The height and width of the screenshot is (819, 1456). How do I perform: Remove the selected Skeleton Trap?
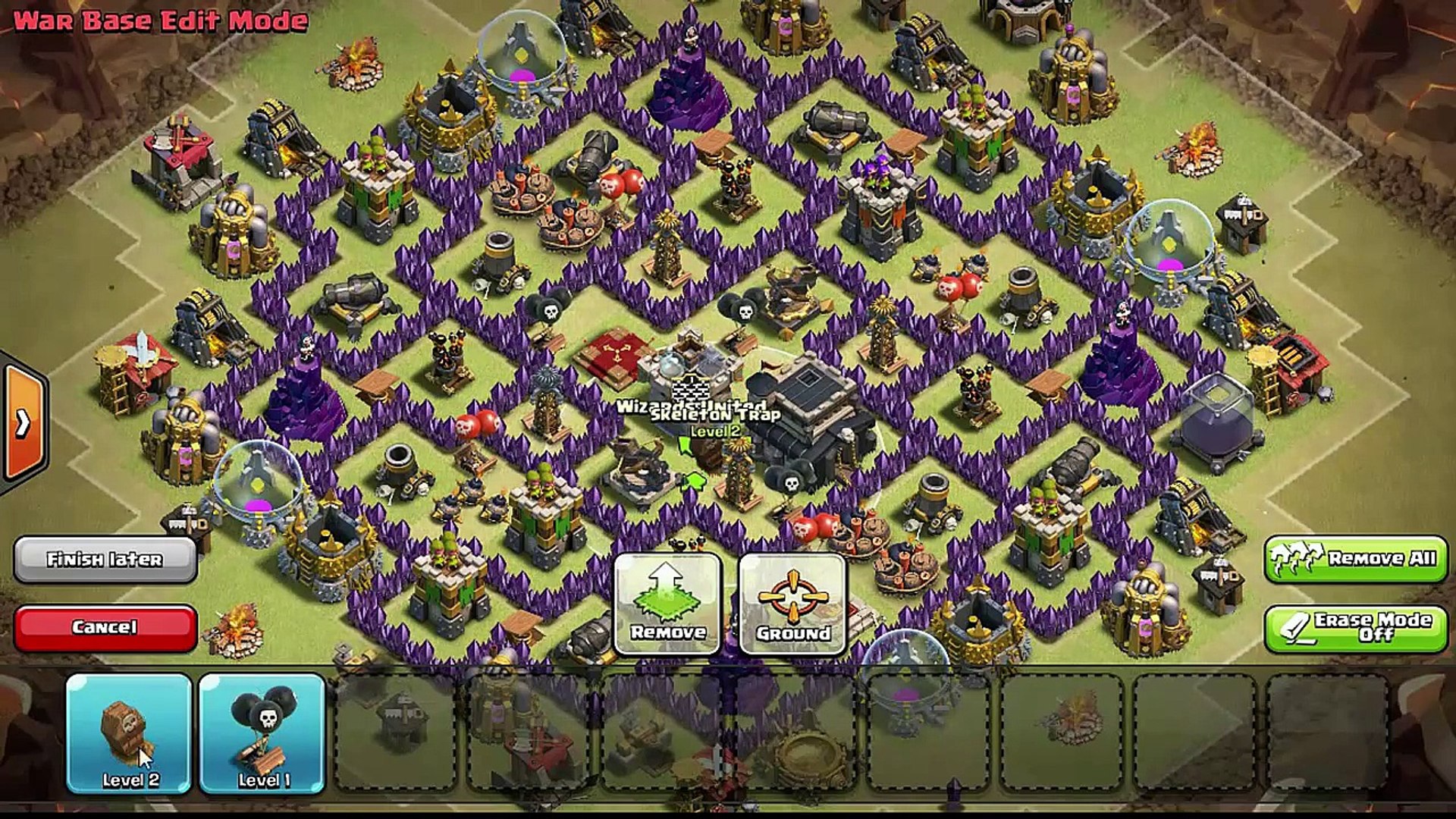(x=667, y=604)
